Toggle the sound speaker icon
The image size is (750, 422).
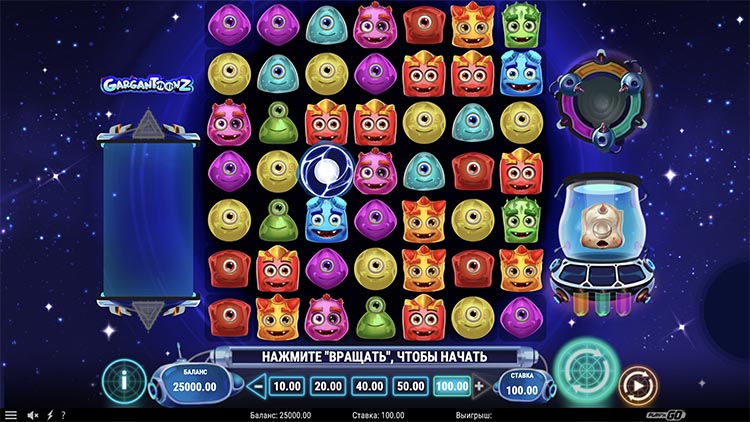tap(32, 414)
